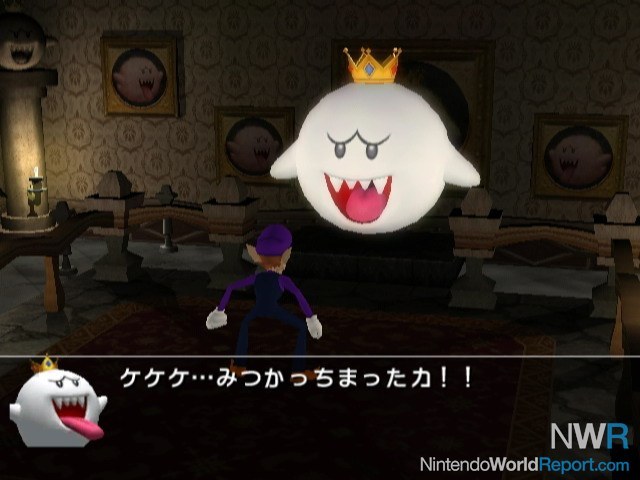Advance the Japanese dialogue text line
The height and width of the screenshot is (480, 640).
[296, 379]
